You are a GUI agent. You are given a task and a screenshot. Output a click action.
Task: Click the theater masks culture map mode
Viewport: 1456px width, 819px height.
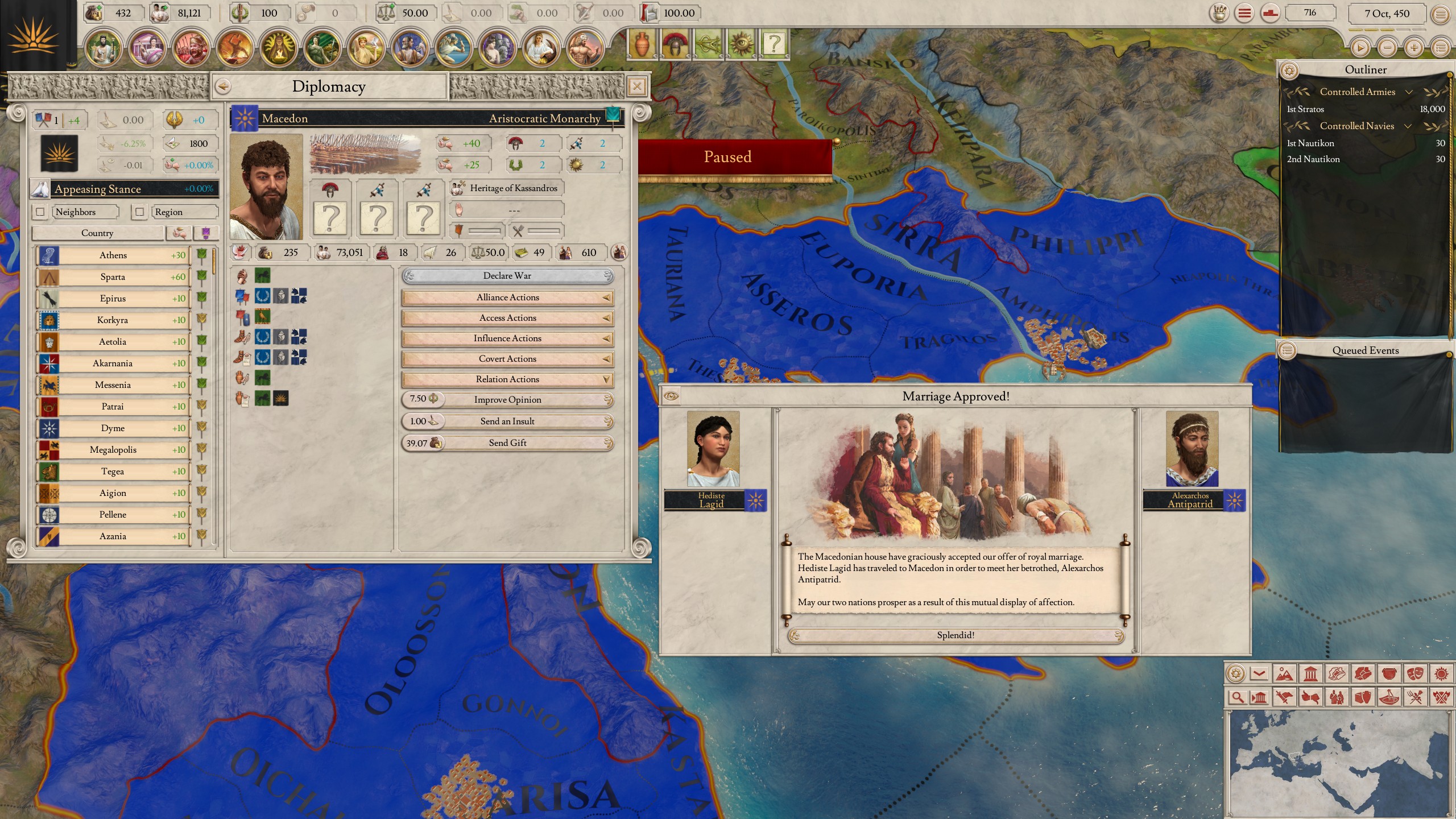click(1414, 673)
